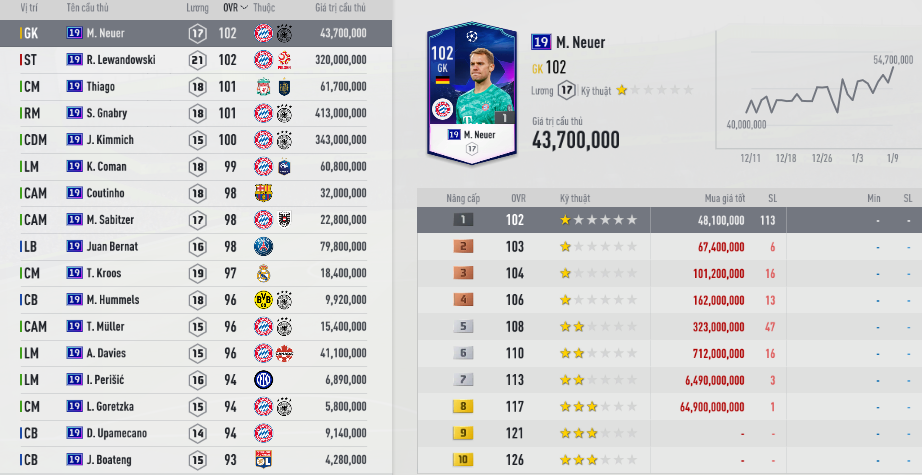922x475 pixels.
Task: Select D. Upamecano's row
Action: tap(118, 433)
